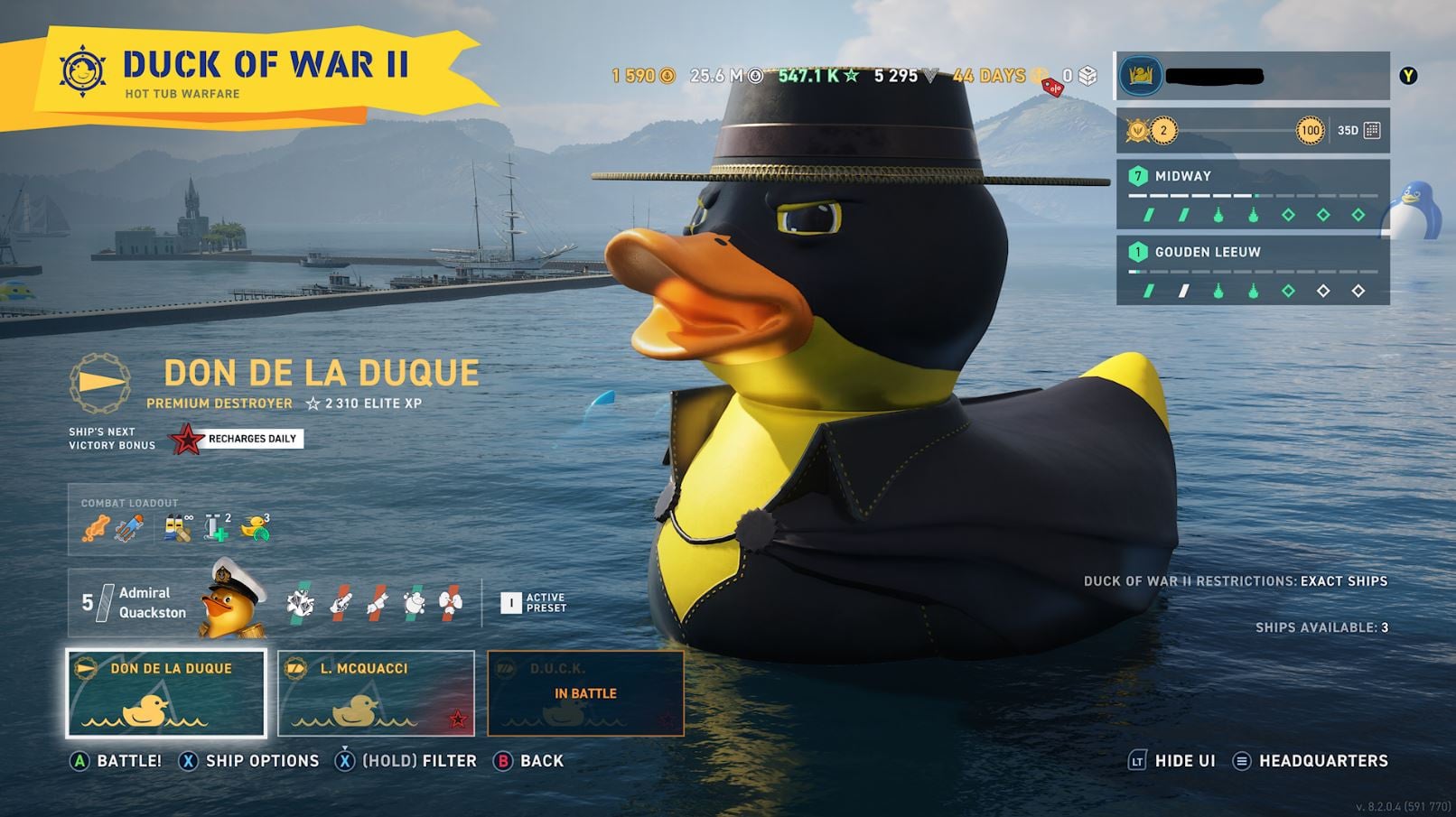Click the green level 7 emblem beside MIDWAY

(1139, 176)
